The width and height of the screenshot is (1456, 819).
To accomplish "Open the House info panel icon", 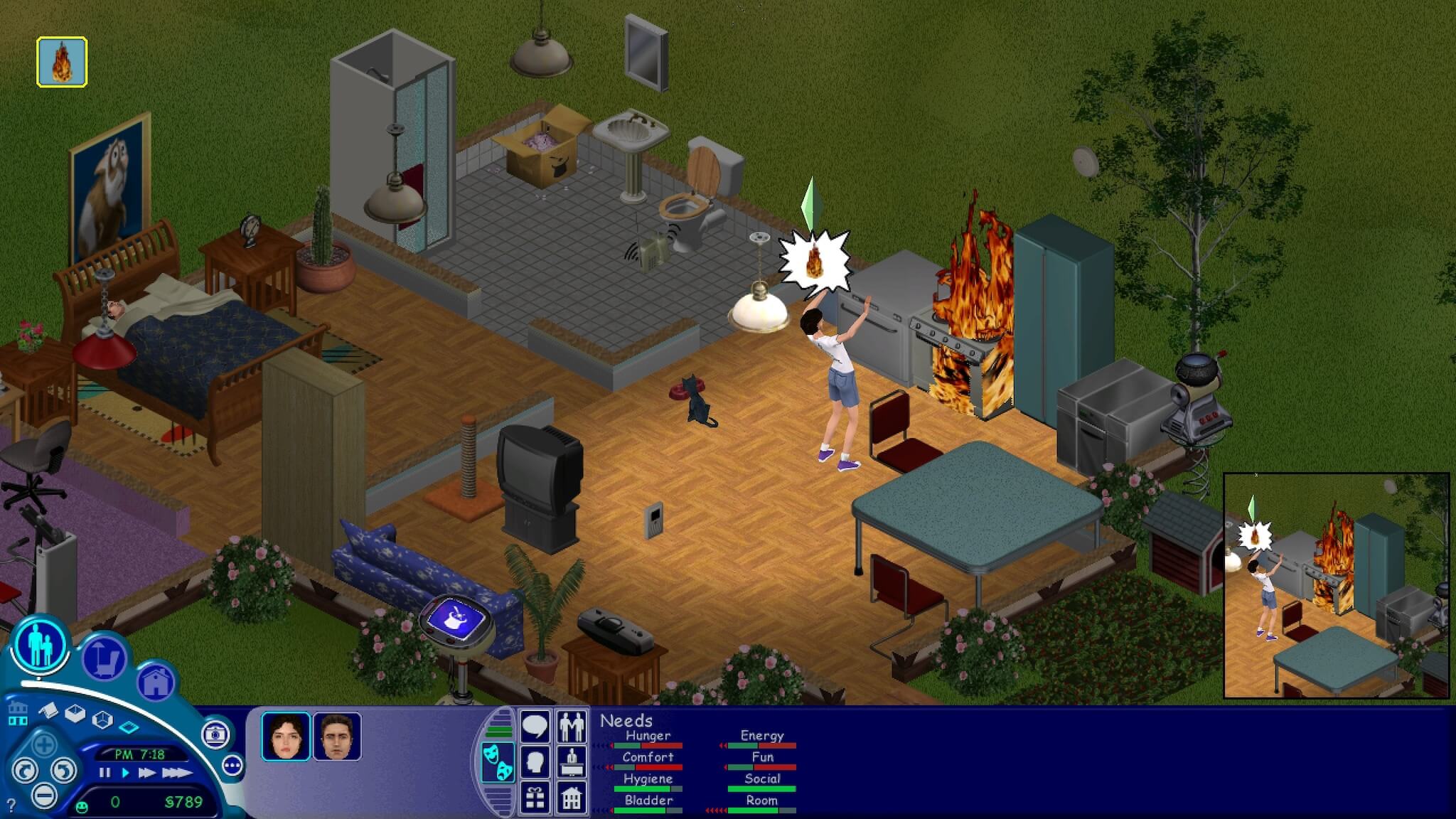I will click(572, 798).
